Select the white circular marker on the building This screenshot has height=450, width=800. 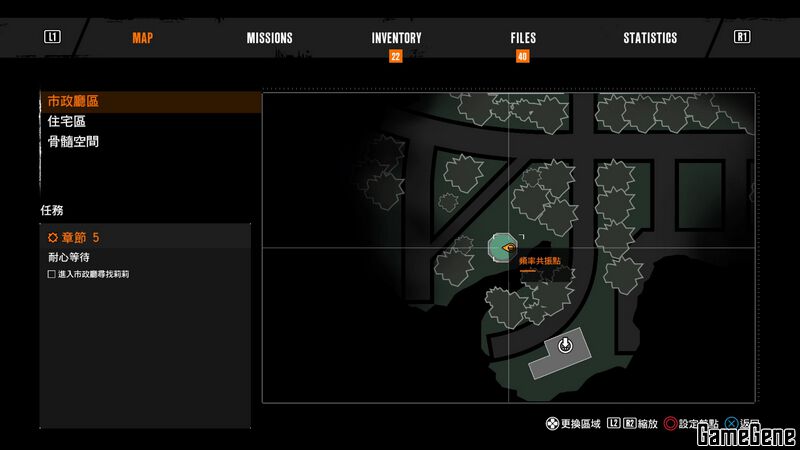[x=565, y=346]
